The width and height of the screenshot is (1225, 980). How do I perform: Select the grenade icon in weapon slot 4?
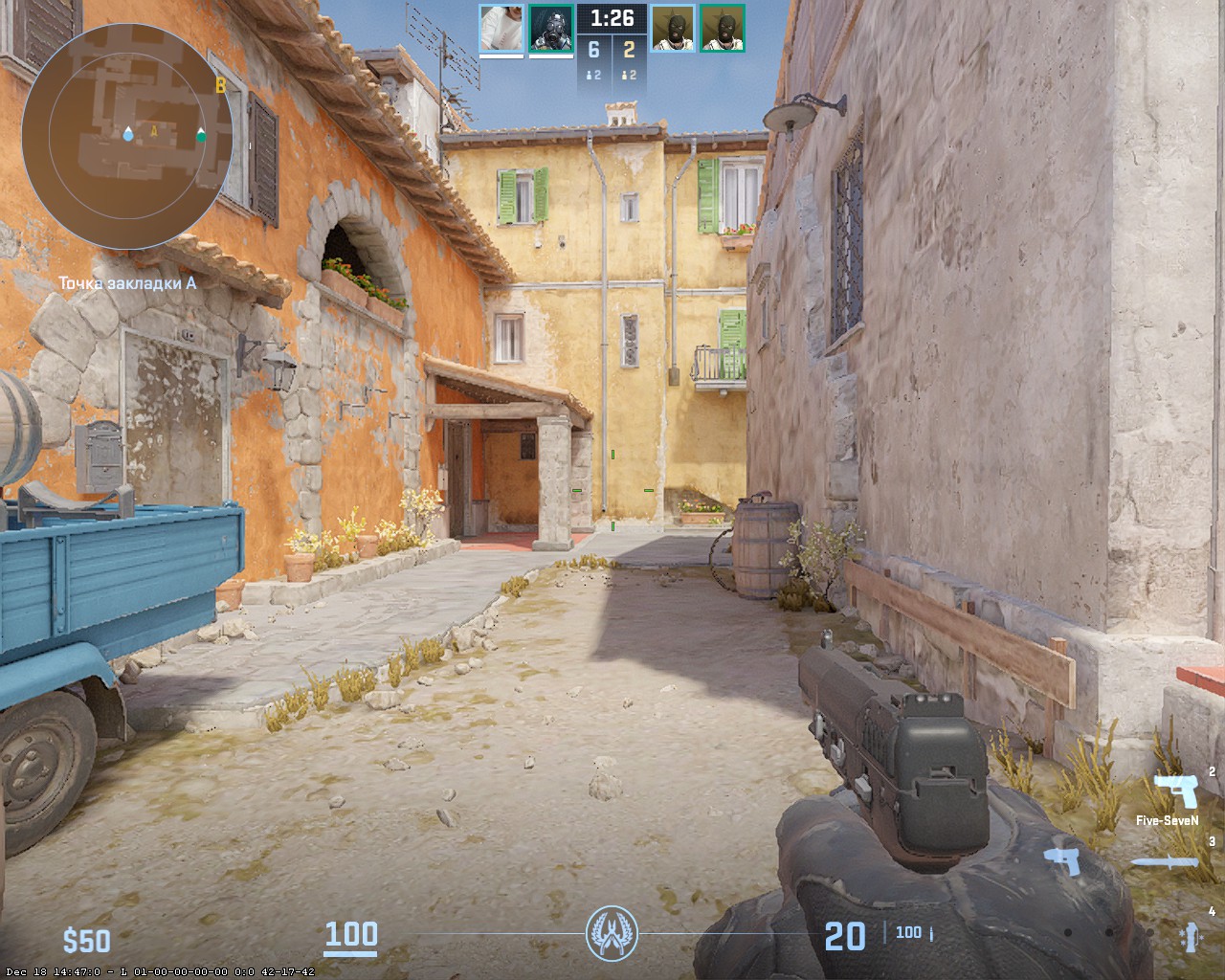point(1191,937)
